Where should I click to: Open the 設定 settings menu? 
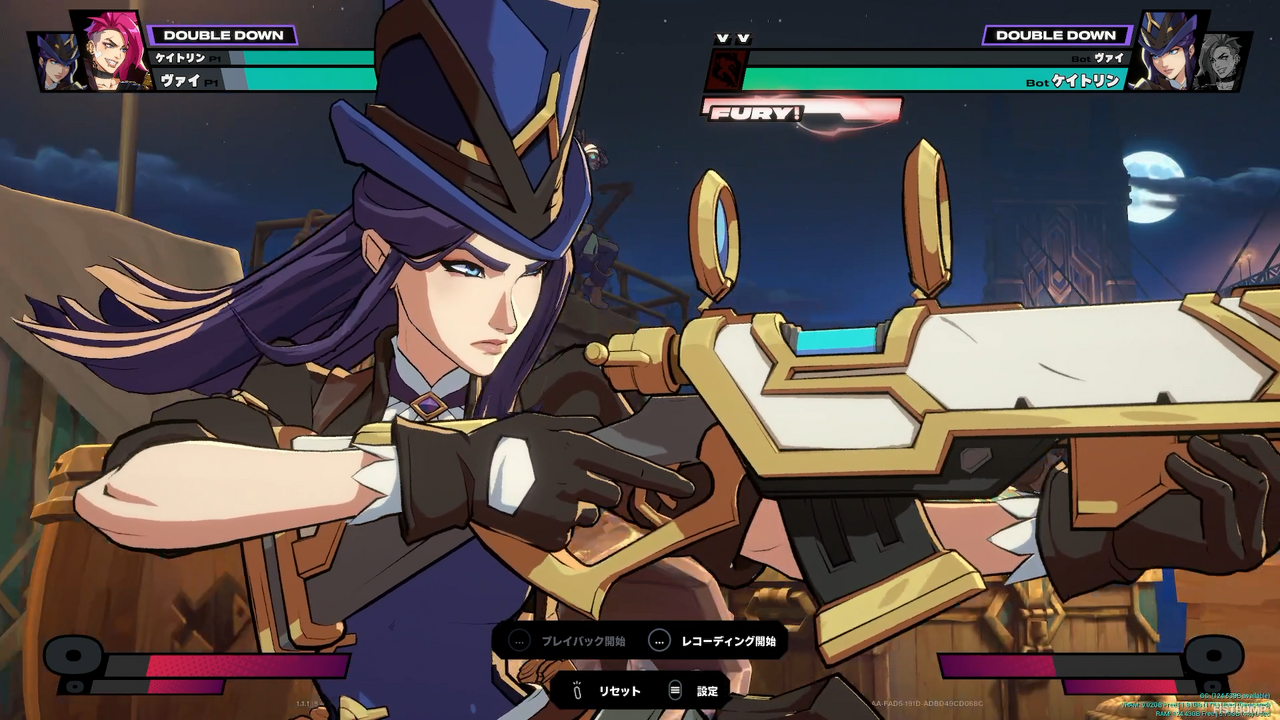[x=706, y=690]
